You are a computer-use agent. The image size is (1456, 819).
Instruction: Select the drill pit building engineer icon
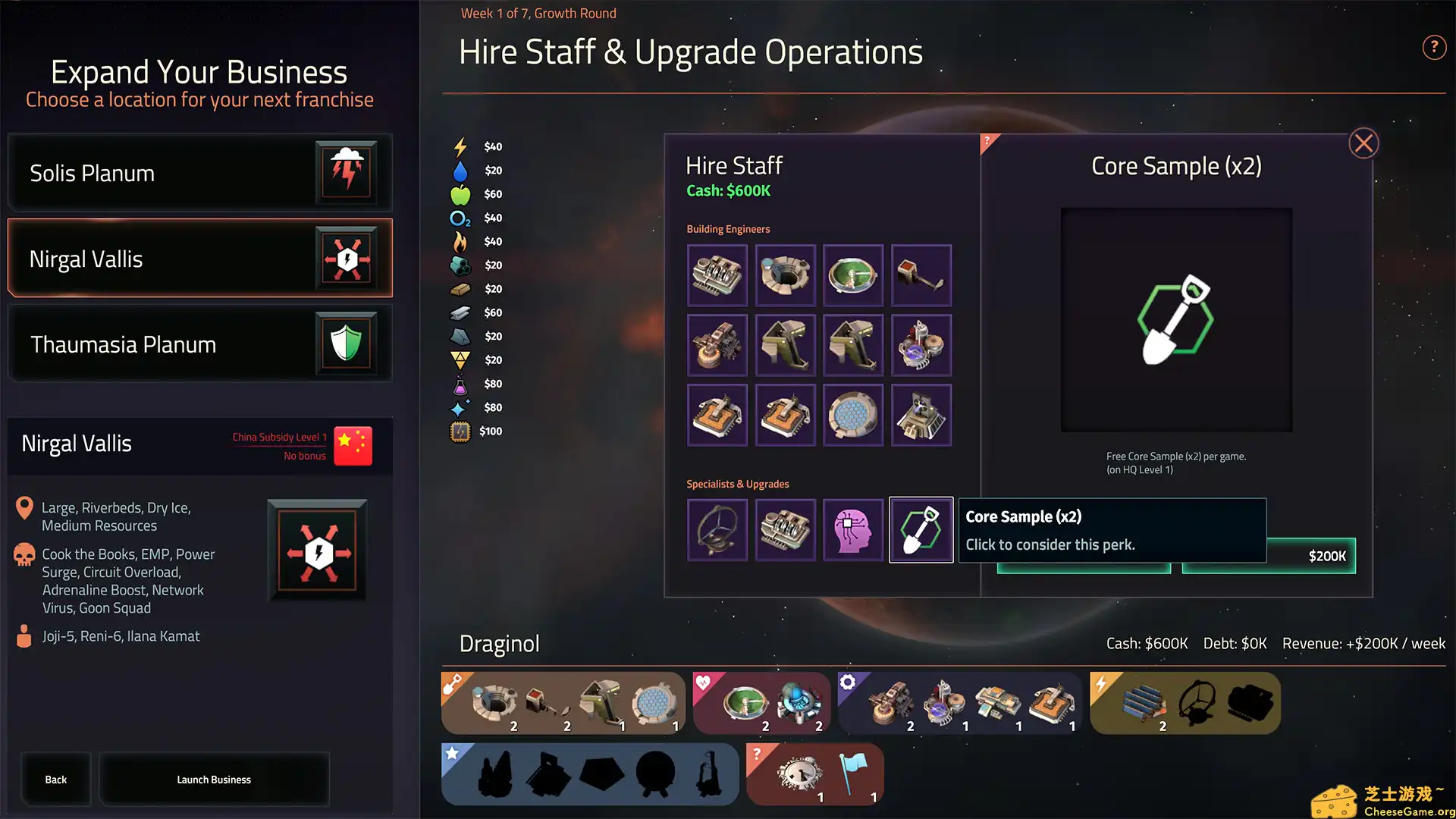tap(785, 275)
